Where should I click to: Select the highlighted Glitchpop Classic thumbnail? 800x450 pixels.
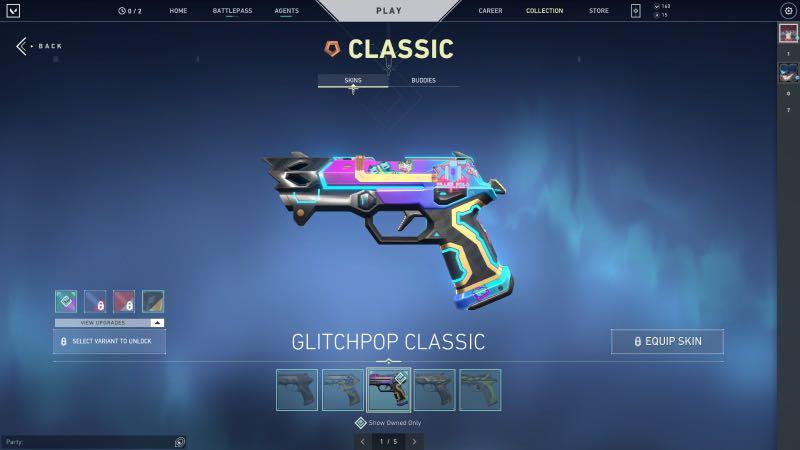point(388,389)
